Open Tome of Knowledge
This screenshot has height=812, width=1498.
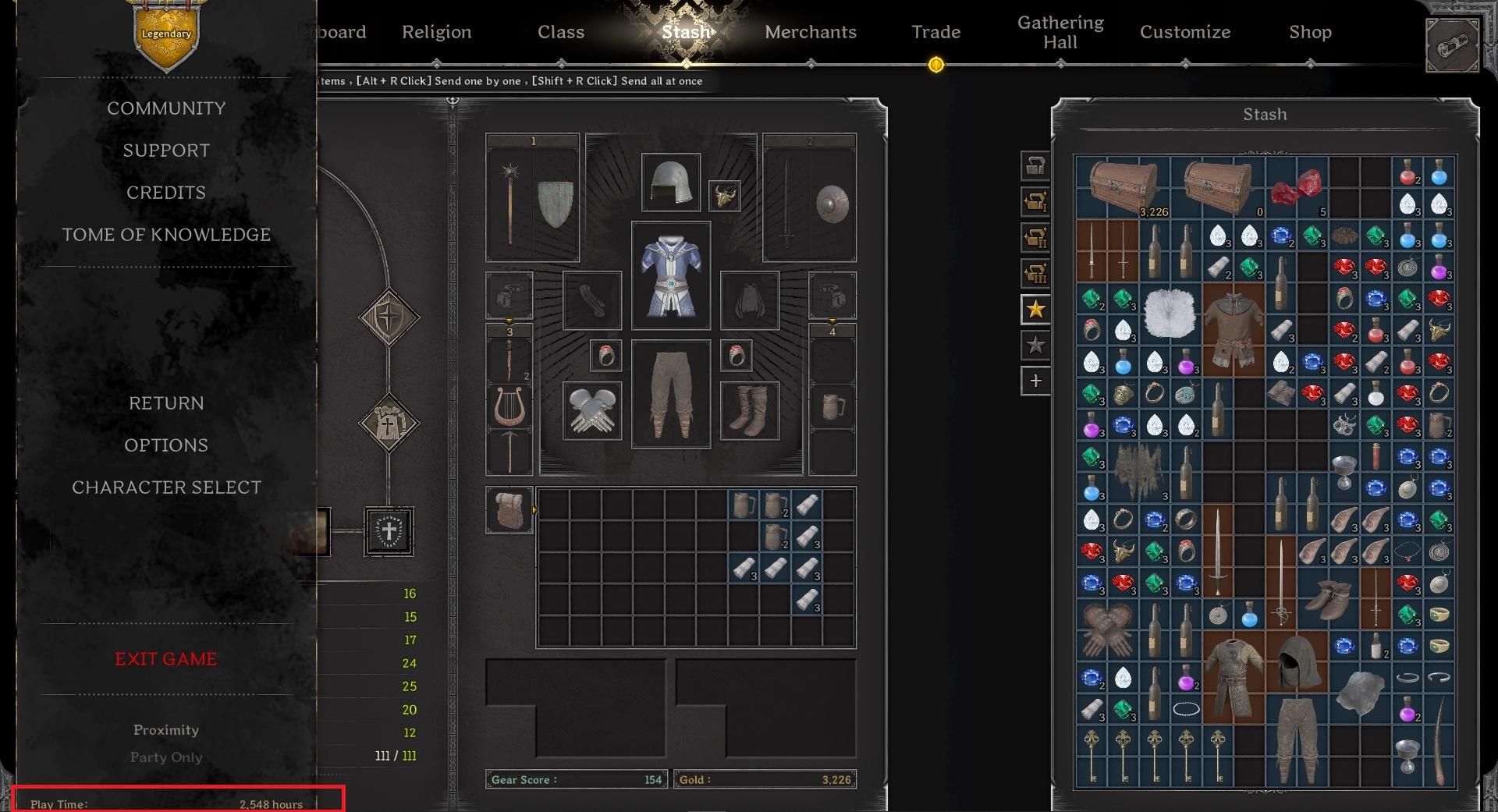(166, 235)
